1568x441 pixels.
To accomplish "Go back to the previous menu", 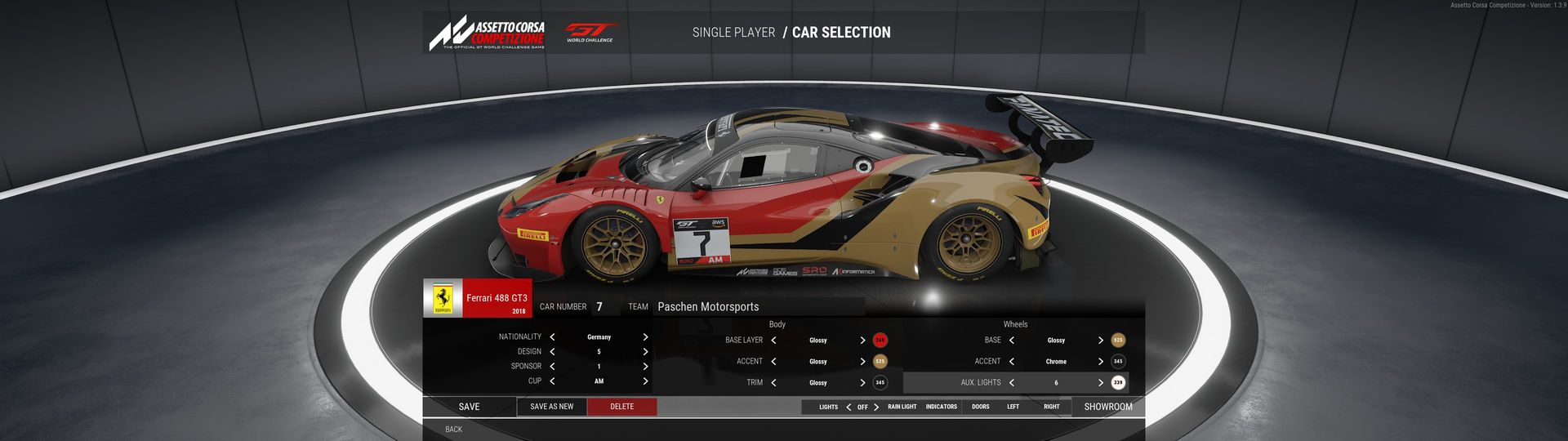I will tap(453, 430).
